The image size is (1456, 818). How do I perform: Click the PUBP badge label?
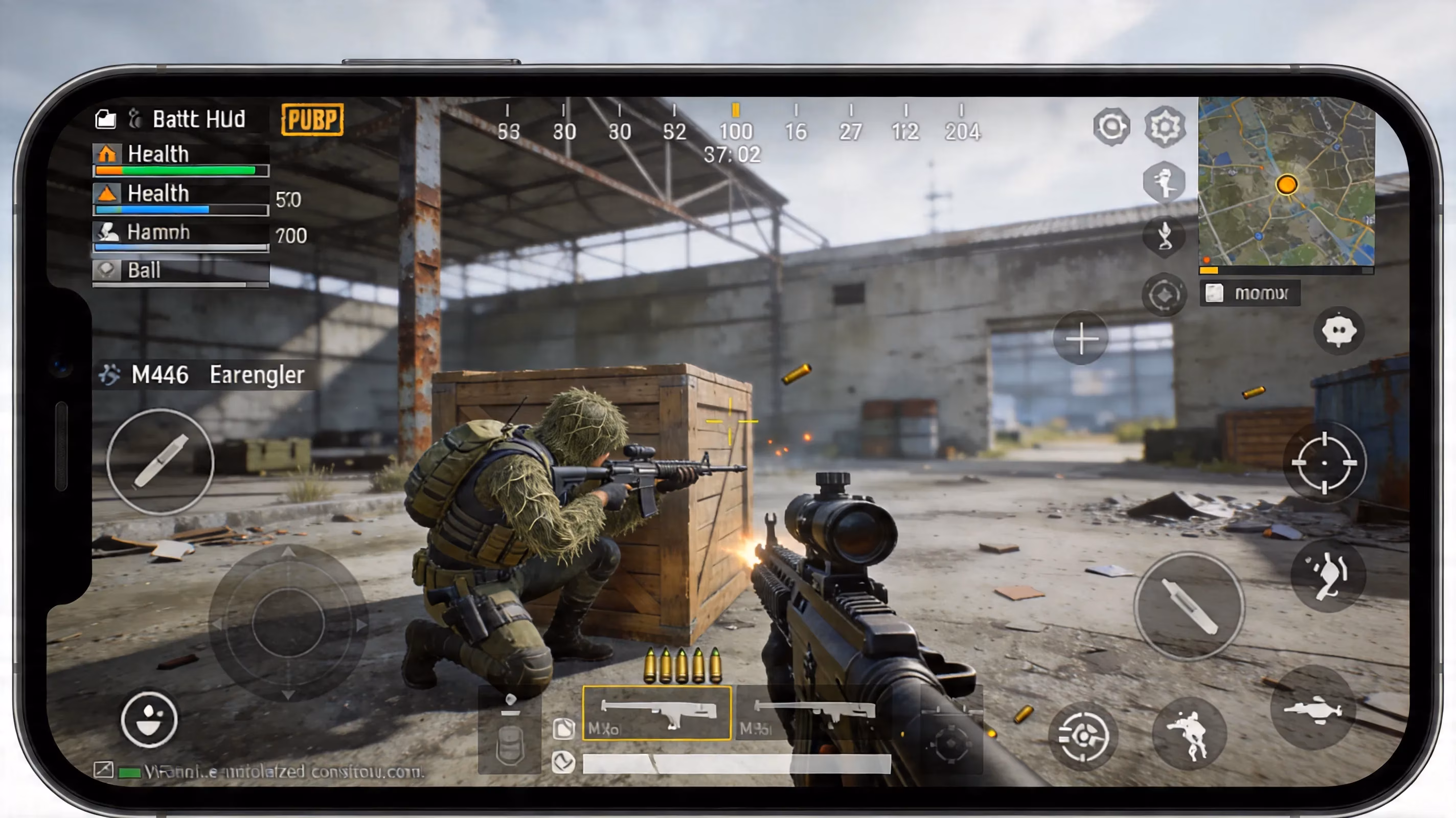312,119
